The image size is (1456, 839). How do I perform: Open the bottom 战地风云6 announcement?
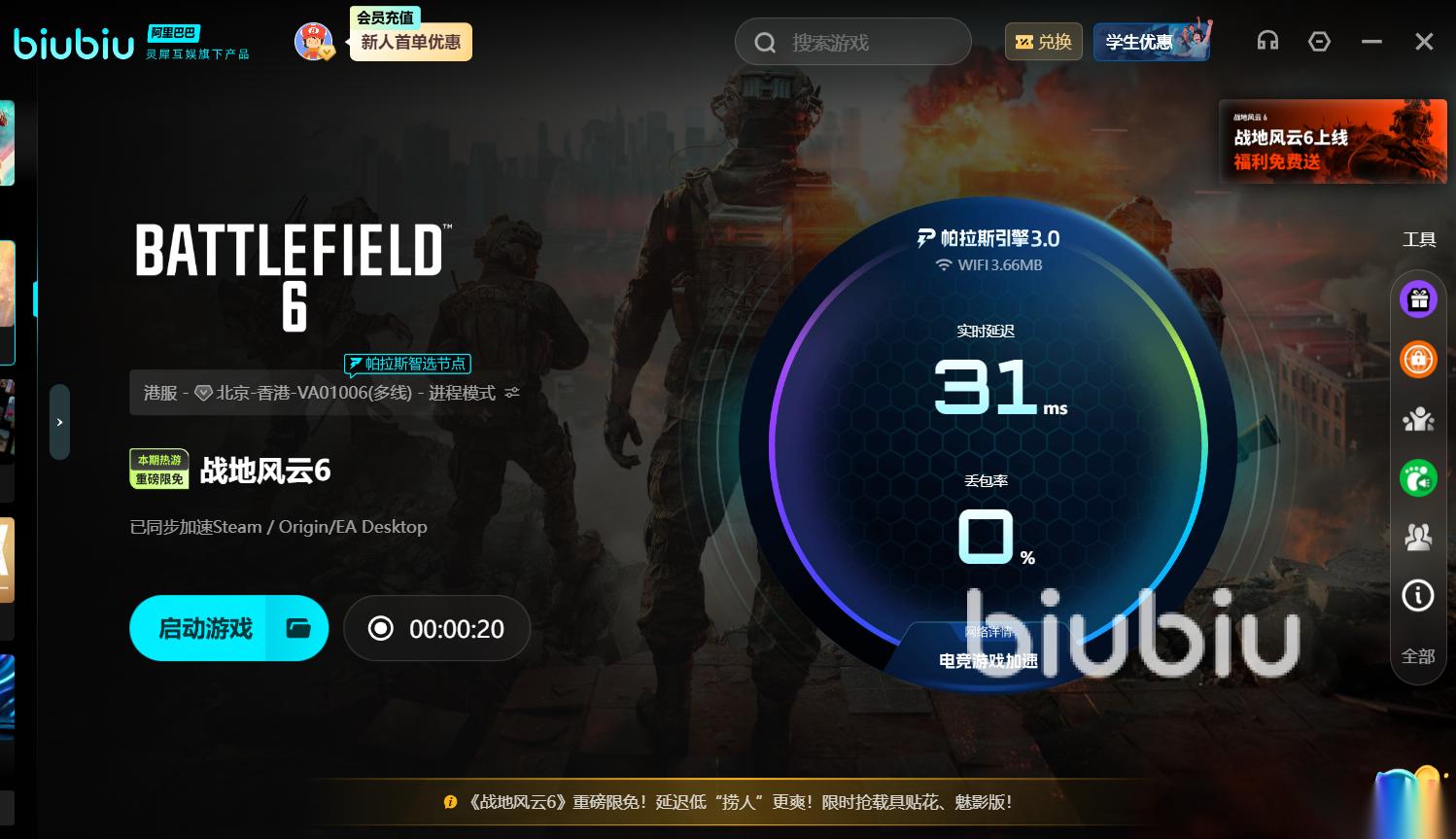(739, 802)
